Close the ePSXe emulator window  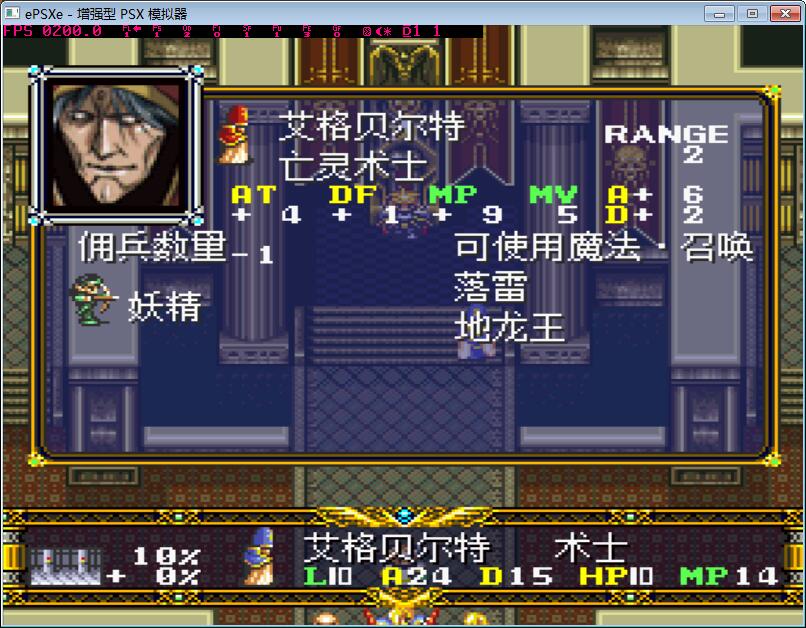[x=783, y=13]
